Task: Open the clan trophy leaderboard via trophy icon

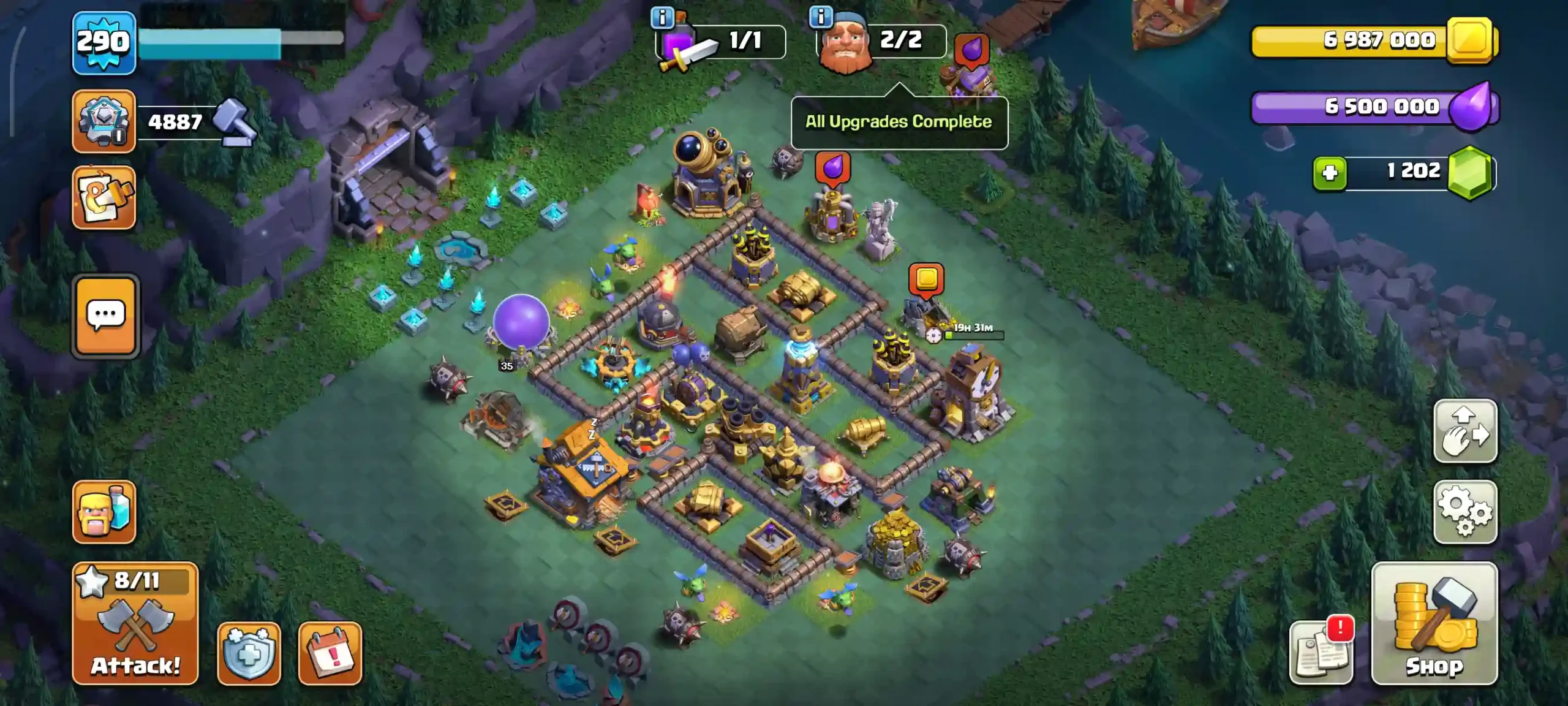Action: [104, 121]
